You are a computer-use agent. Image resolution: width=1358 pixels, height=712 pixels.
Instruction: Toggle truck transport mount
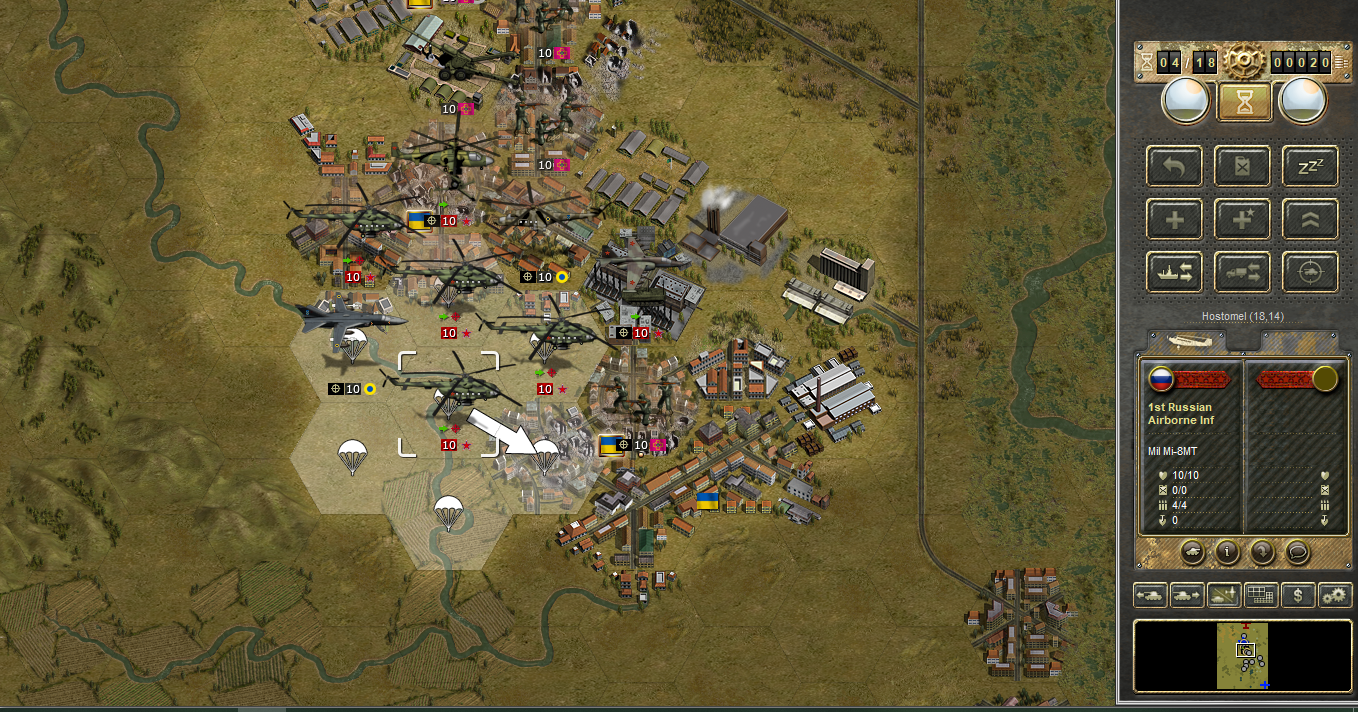[x=1243, y=272]
